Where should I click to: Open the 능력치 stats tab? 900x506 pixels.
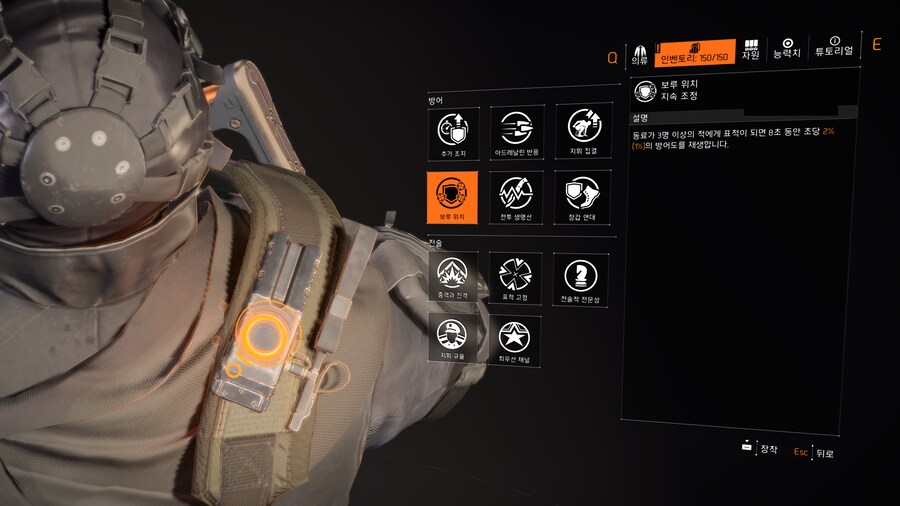pyautogui.click(x=787, y=48)
